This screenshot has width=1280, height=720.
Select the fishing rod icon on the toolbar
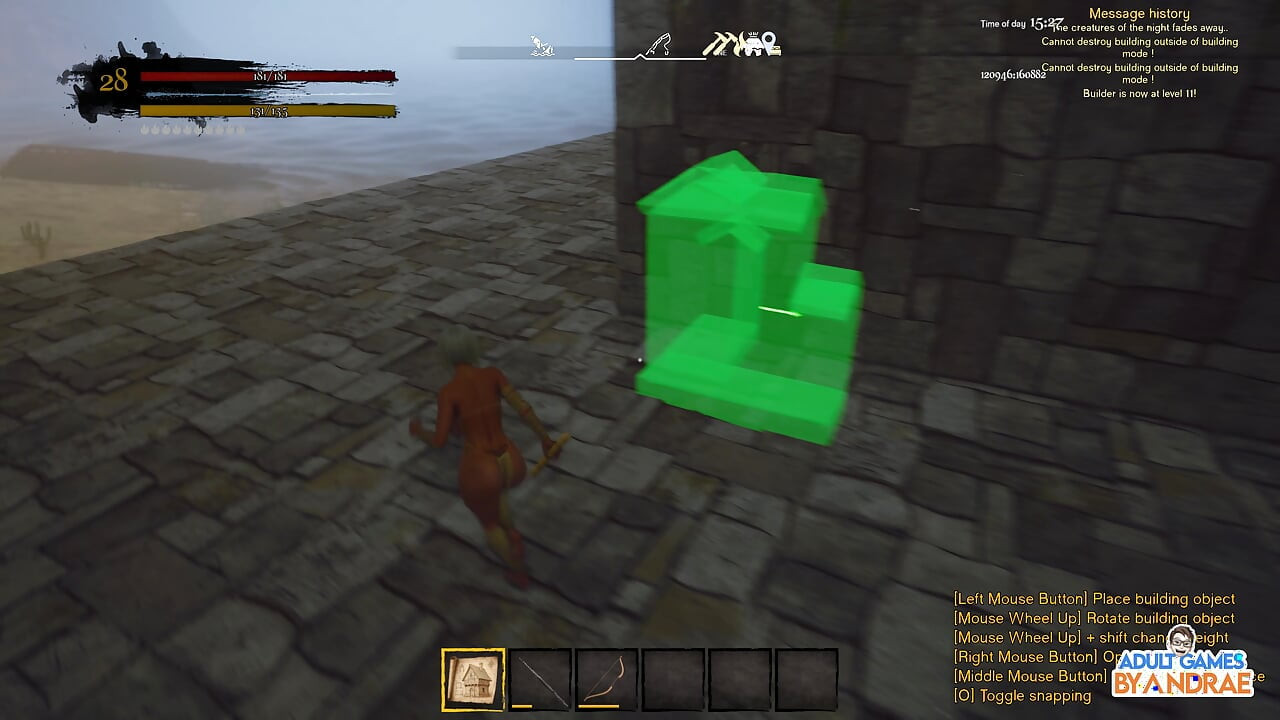[658, 43]
